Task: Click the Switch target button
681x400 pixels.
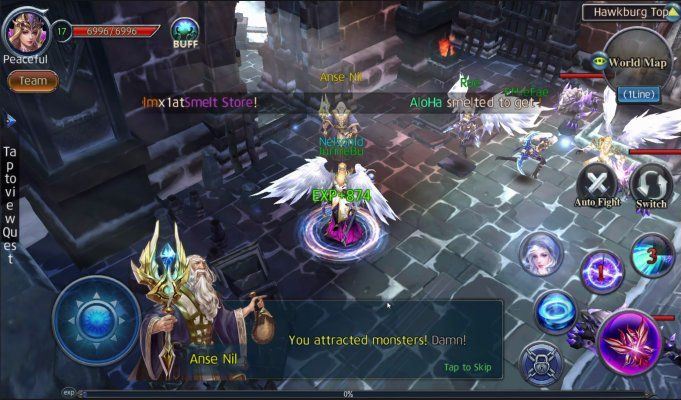Action: click(651, 185)
